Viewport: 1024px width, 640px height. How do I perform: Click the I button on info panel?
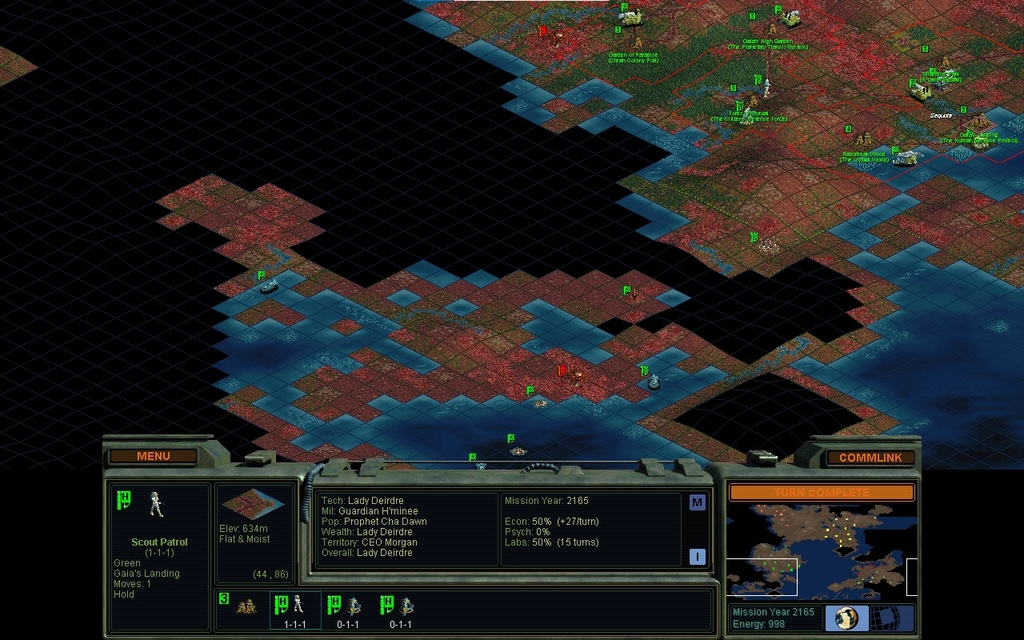point(697,556)
